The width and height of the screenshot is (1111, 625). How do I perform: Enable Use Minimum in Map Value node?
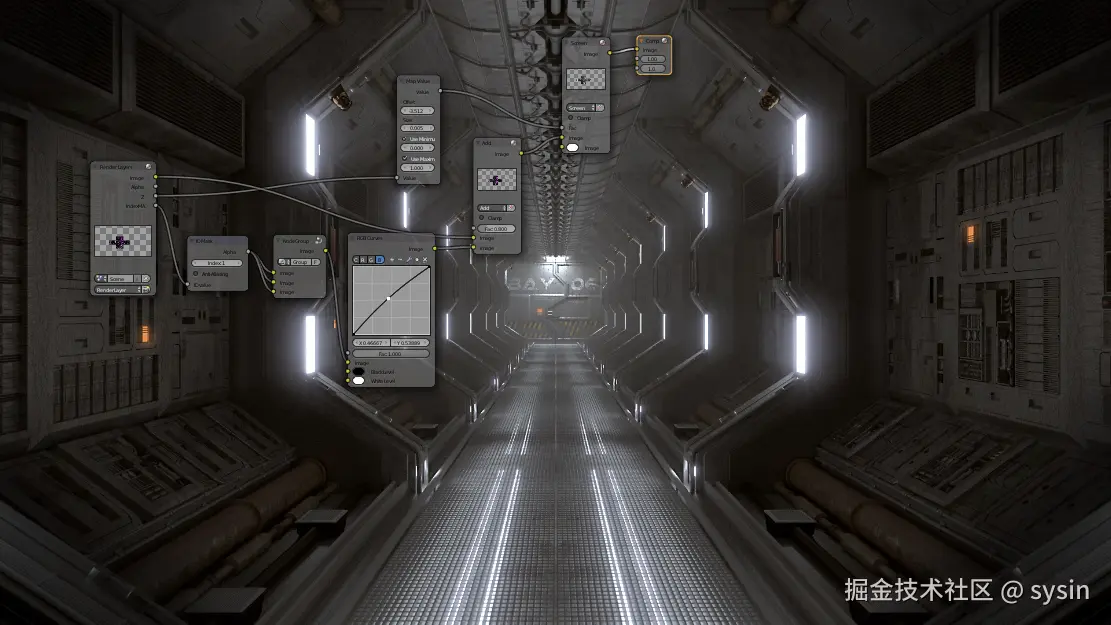(405, 138)
